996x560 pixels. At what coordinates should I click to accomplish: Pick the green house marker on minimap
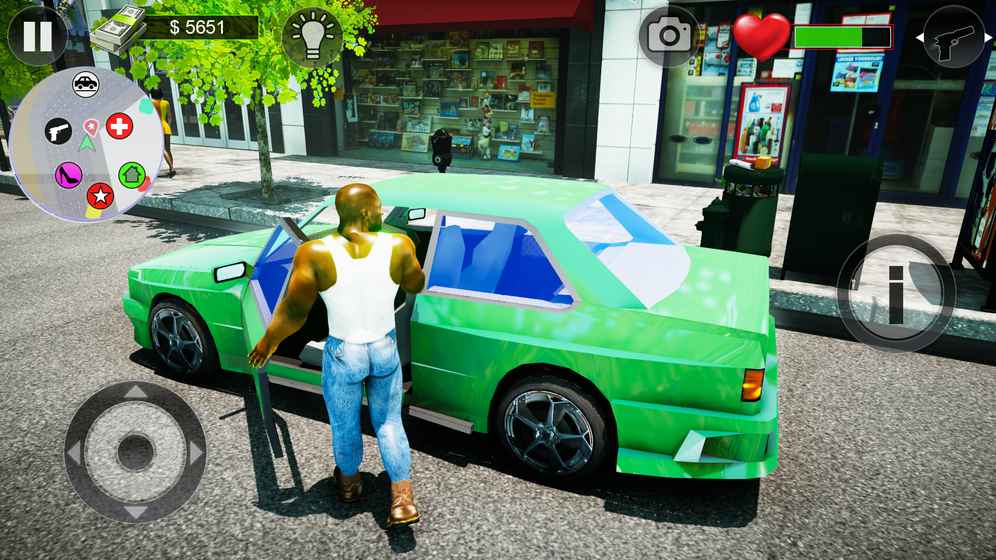pos(131,175)
